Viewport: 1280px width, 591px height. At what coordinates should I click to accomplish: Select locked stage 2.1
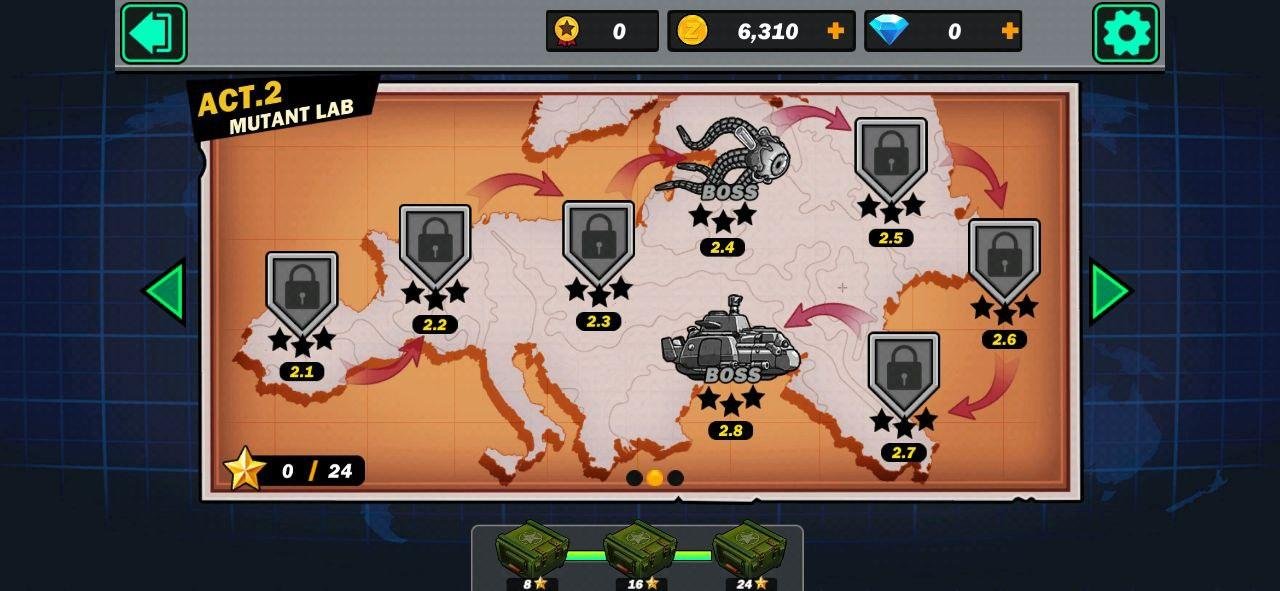click(x=302, y=292)
